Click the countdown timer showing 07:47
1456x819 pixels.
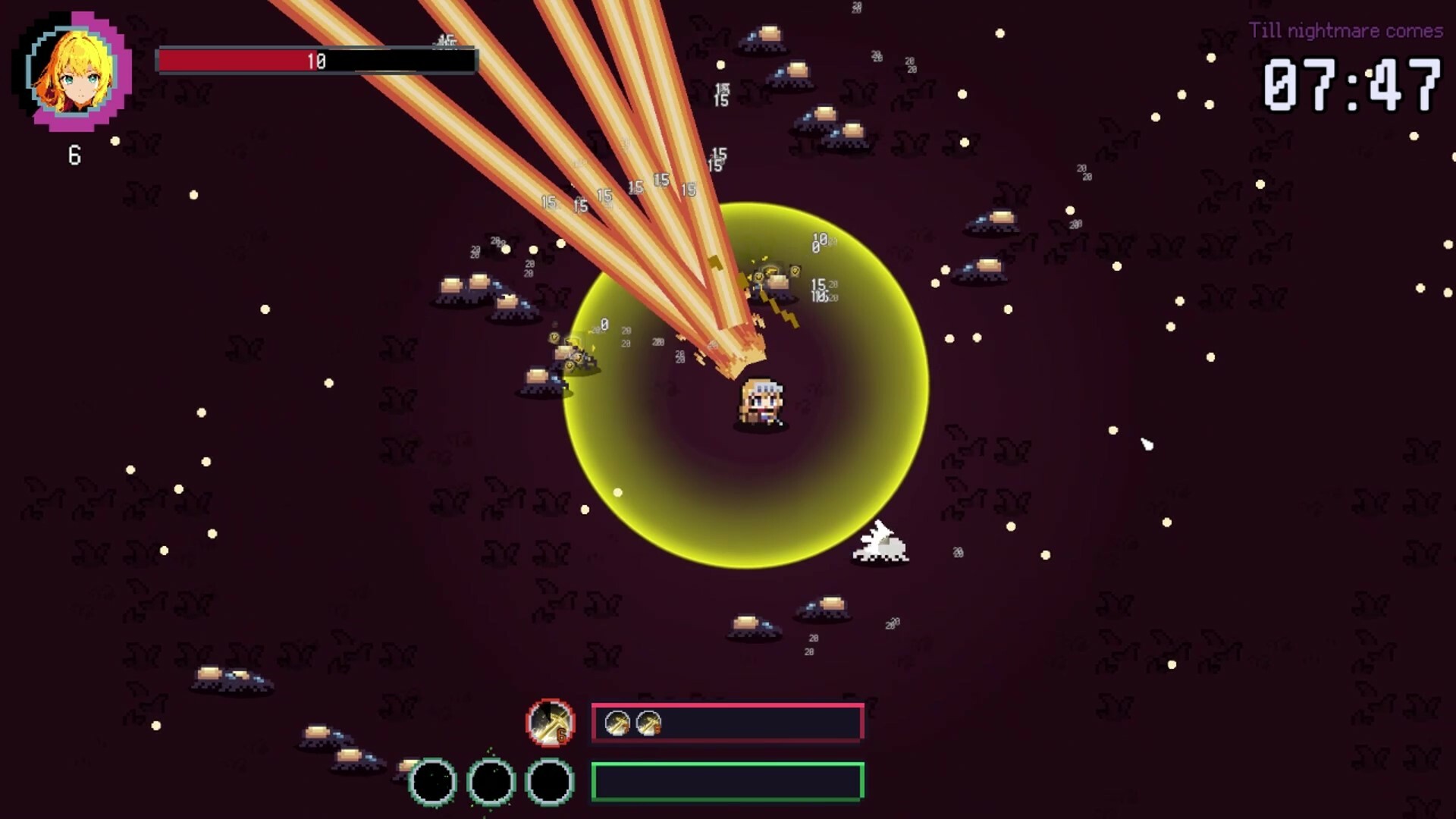click(x=1351, y=83)
